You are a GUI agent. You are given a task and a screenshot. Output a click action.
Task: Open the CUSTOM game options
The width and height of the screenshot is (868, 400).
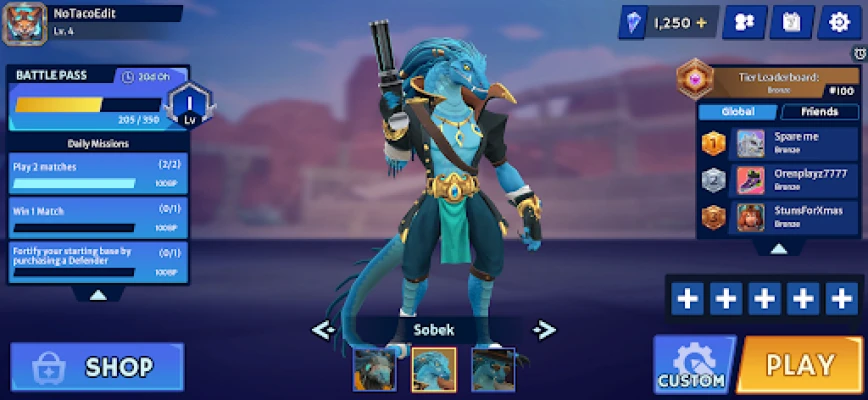[692, 365]
